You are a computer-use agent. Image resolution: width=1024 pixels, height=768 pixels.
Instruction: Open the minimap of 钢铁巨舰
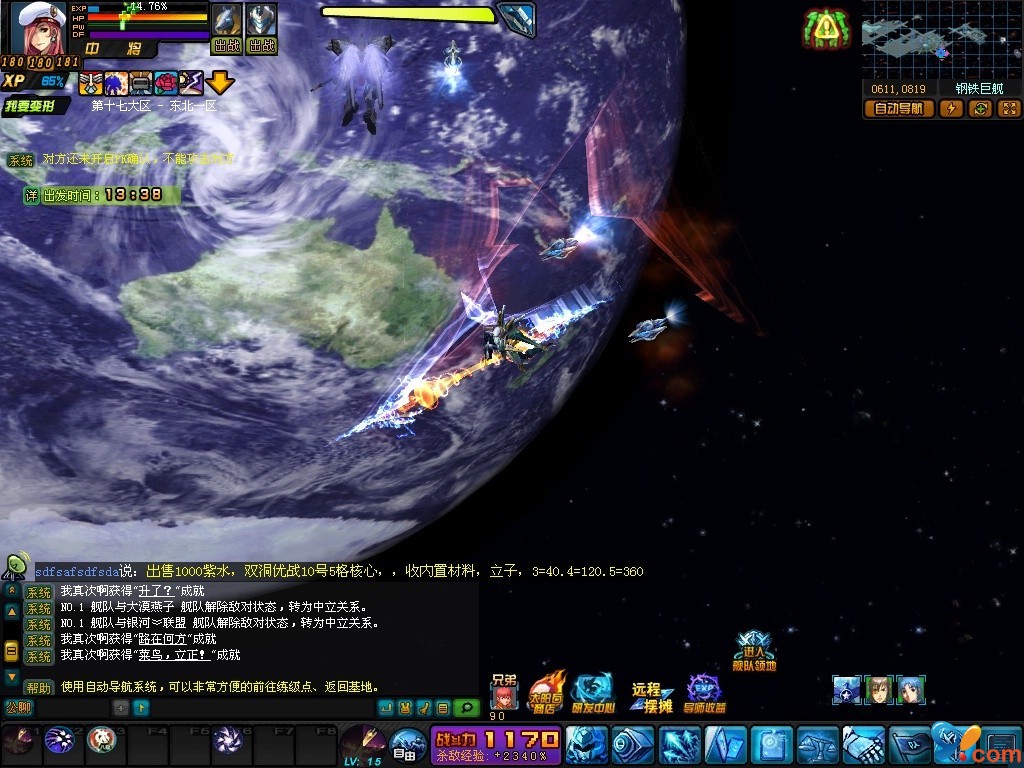940,40
